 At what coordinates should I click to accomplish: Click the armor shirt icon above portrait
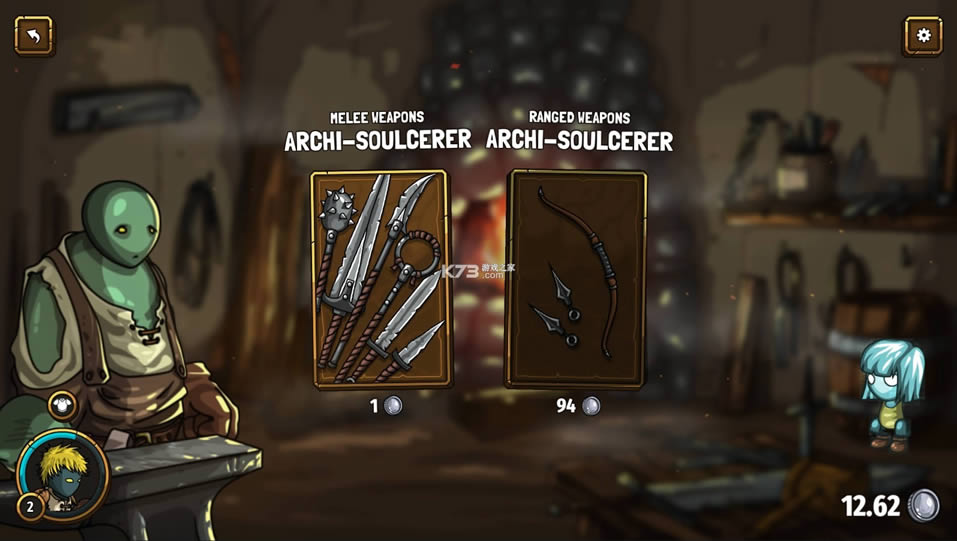62,406
